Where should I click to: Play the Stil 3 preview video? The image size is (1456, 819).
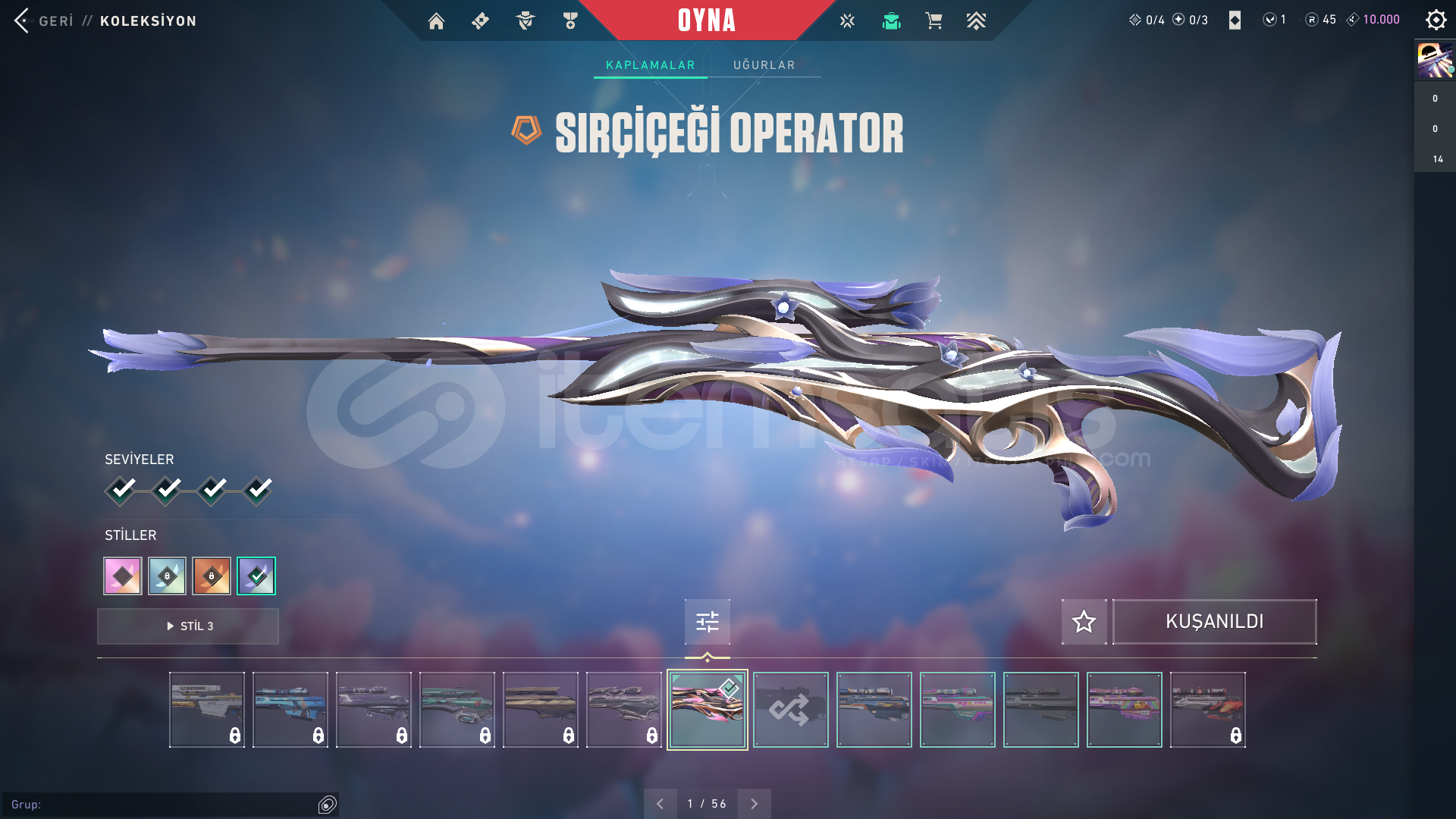click(x=188, y=626)
